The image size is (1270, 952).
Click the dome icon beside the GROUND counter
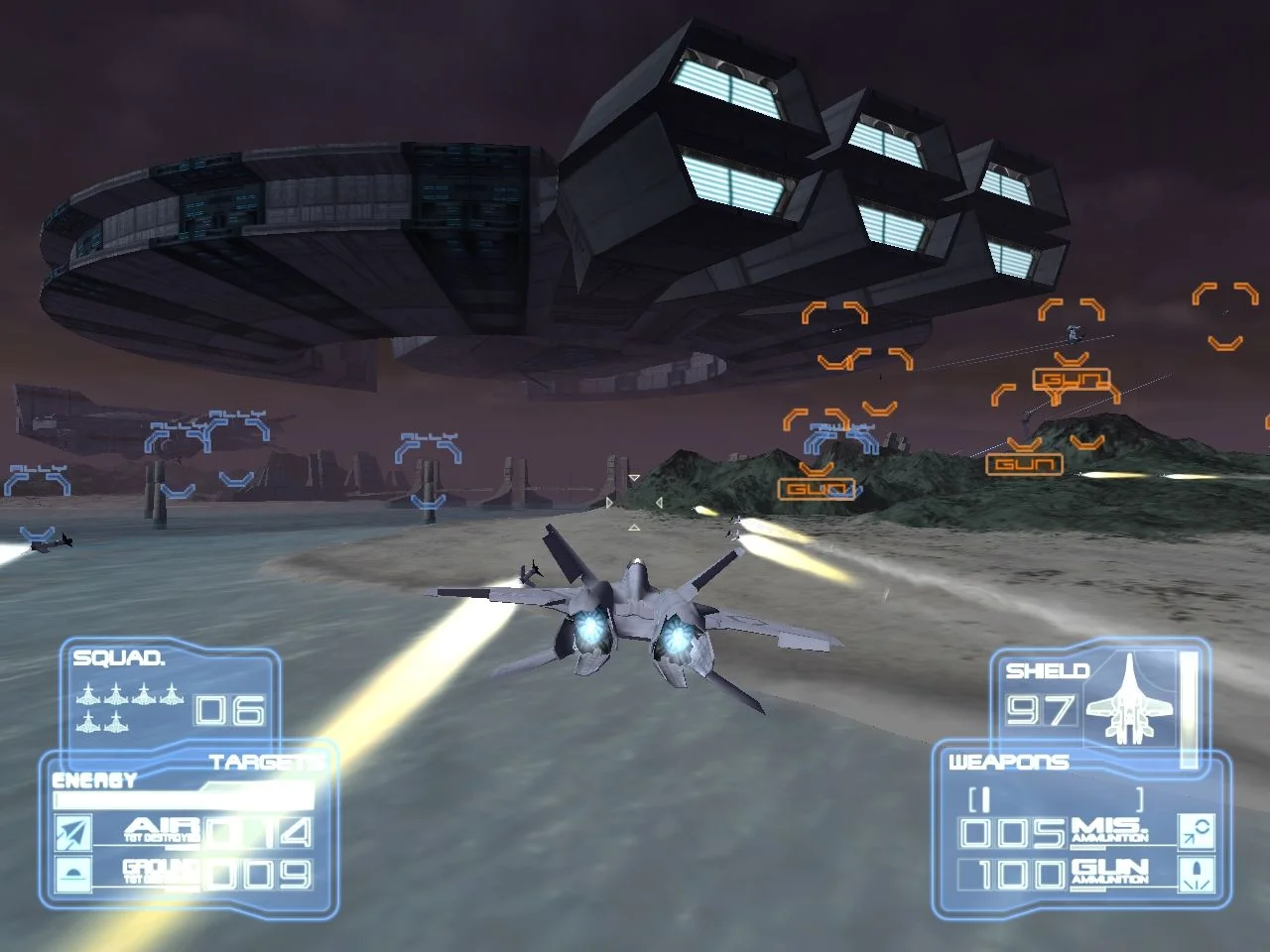point(72,873)
